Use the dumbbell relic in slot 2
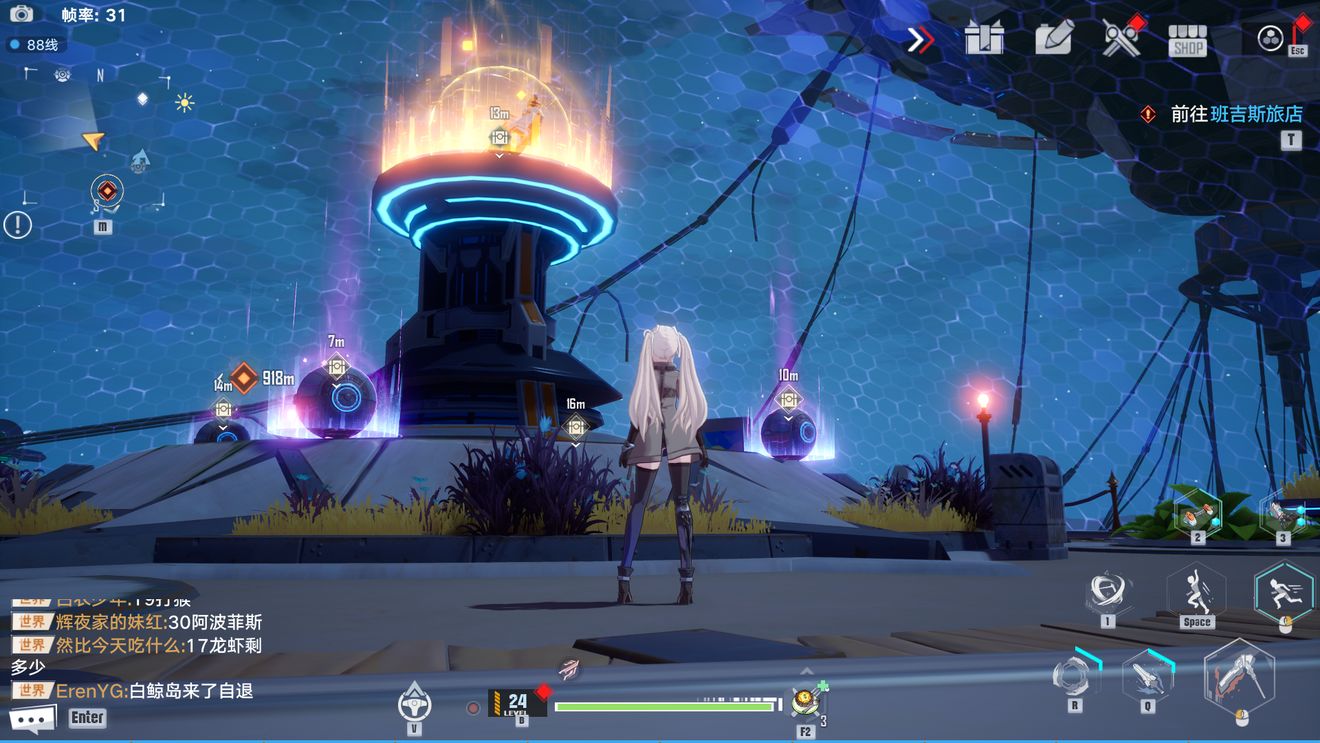1320x743 pixels. [1197, 510]
